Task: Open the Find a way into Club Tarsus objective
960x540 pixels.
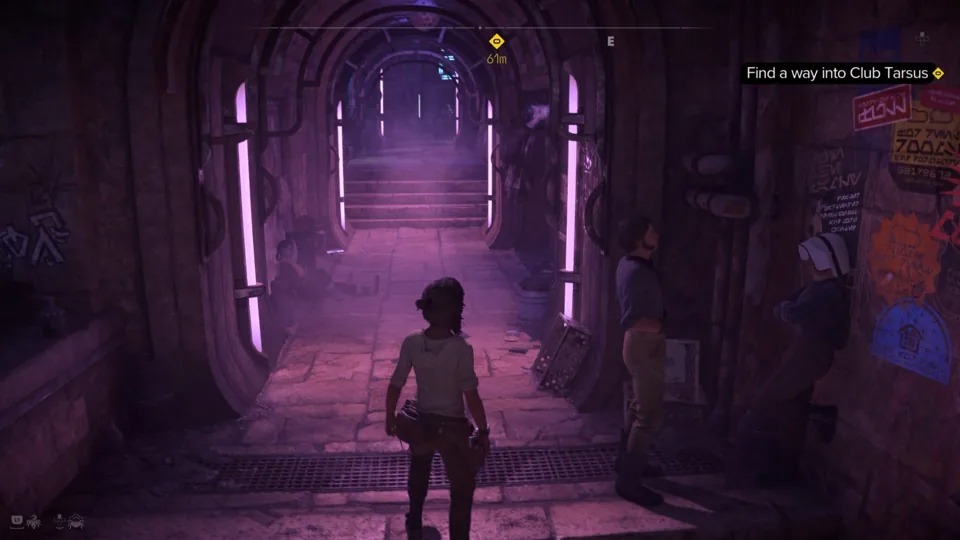Action: coord(844,73)
